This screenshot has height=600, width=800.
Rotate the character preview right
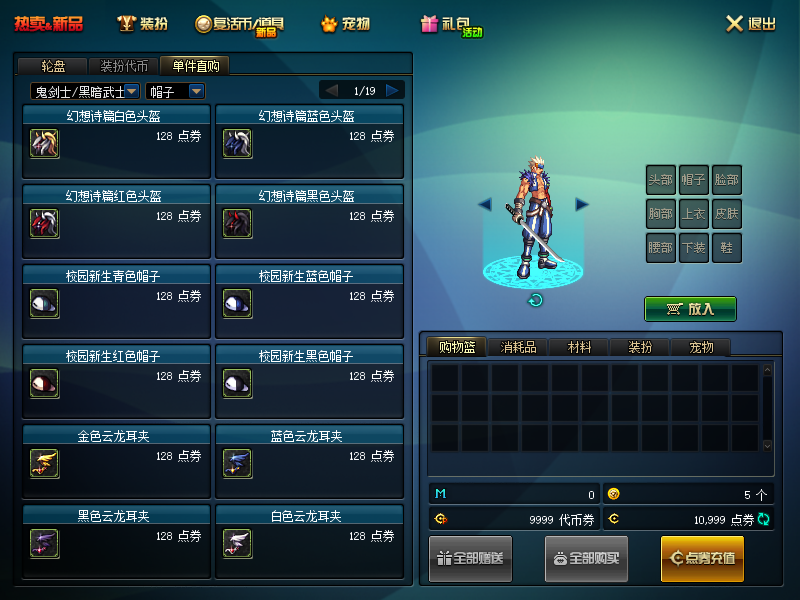pos(582,204)
